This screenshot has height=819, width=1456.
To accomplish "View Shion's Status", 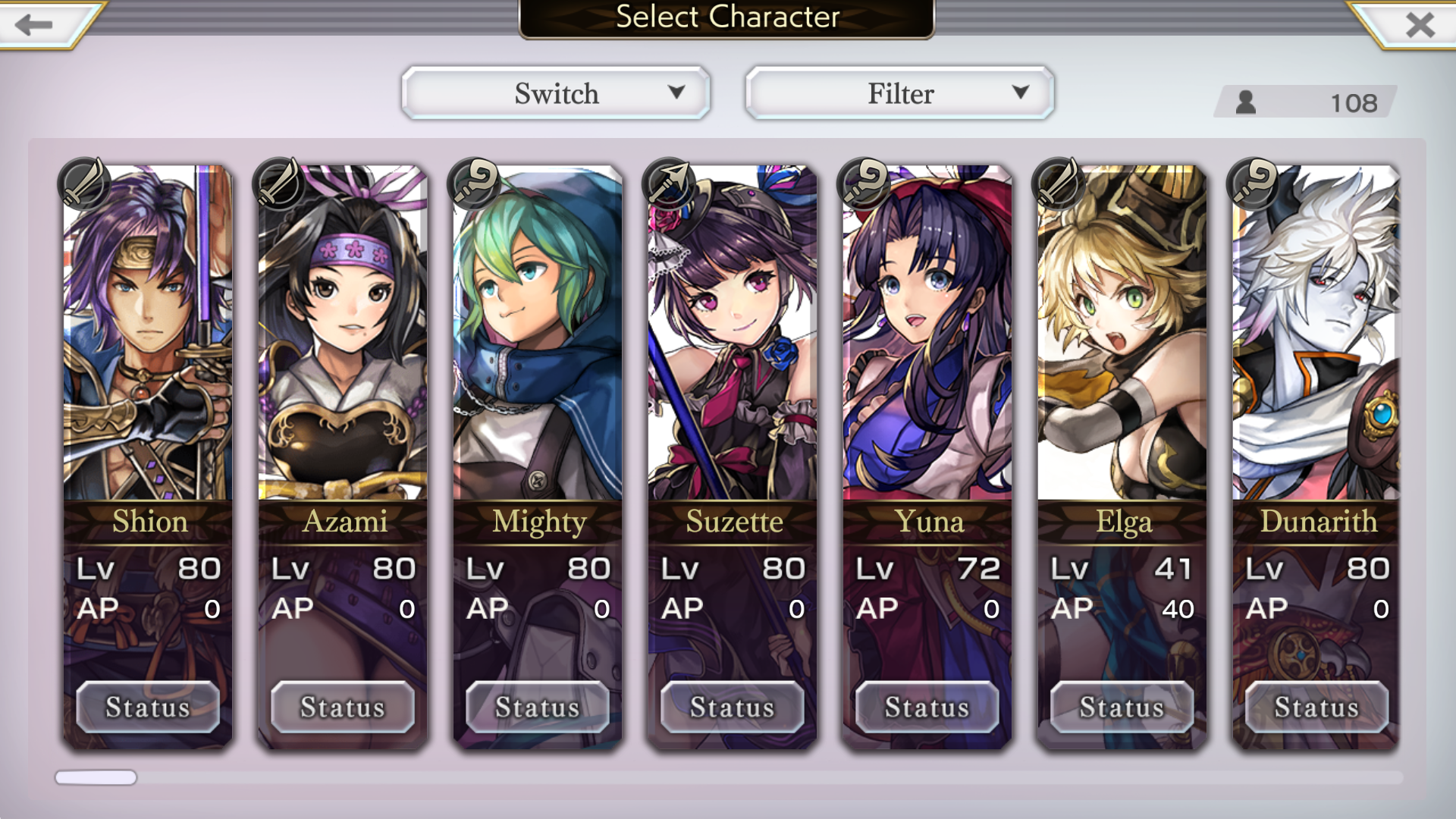I will click(148, 707).
